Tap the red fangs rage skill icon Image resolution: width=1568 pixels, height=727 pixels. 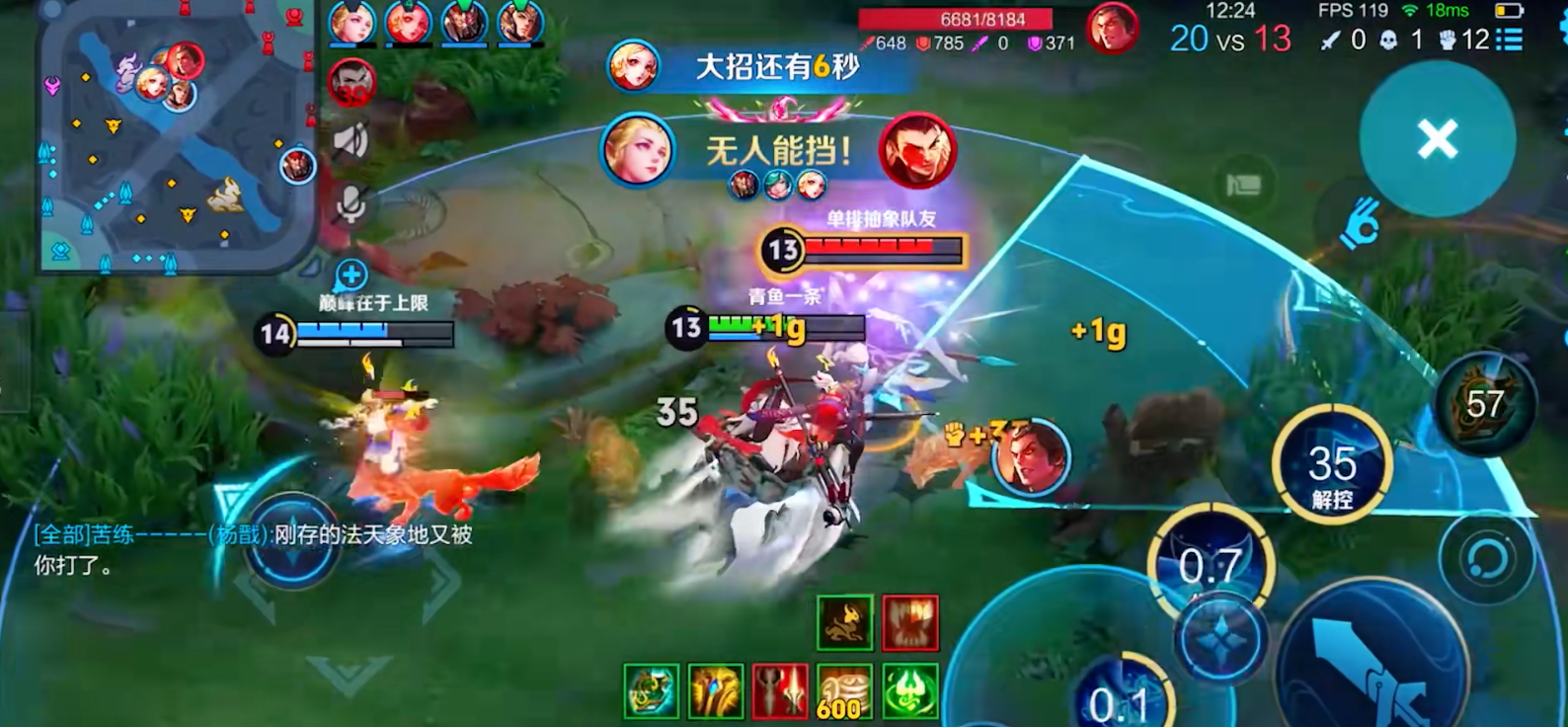(x=910, y=623)
